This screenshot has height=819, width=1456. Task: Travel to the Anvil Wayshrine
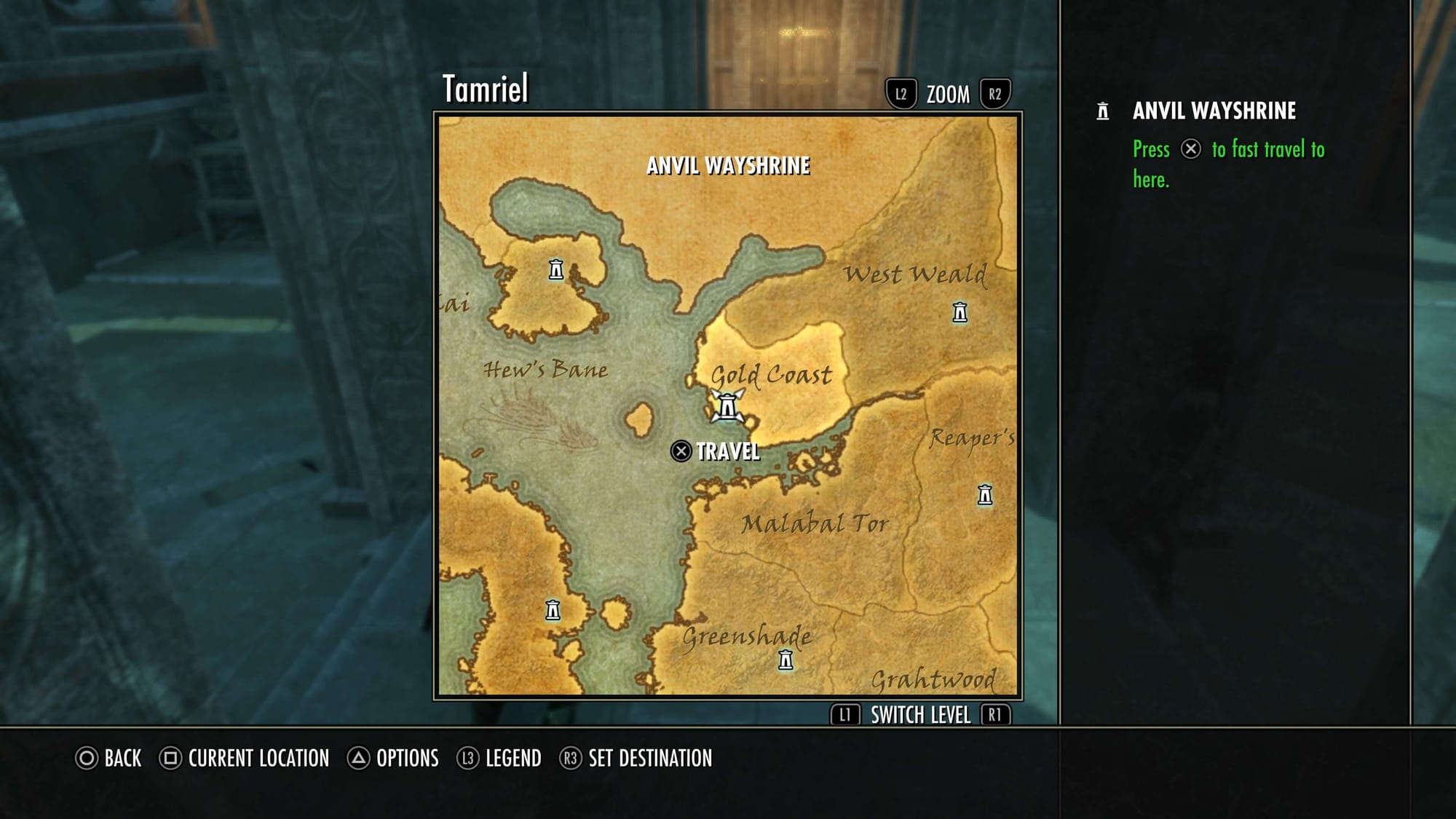point(715,451)
